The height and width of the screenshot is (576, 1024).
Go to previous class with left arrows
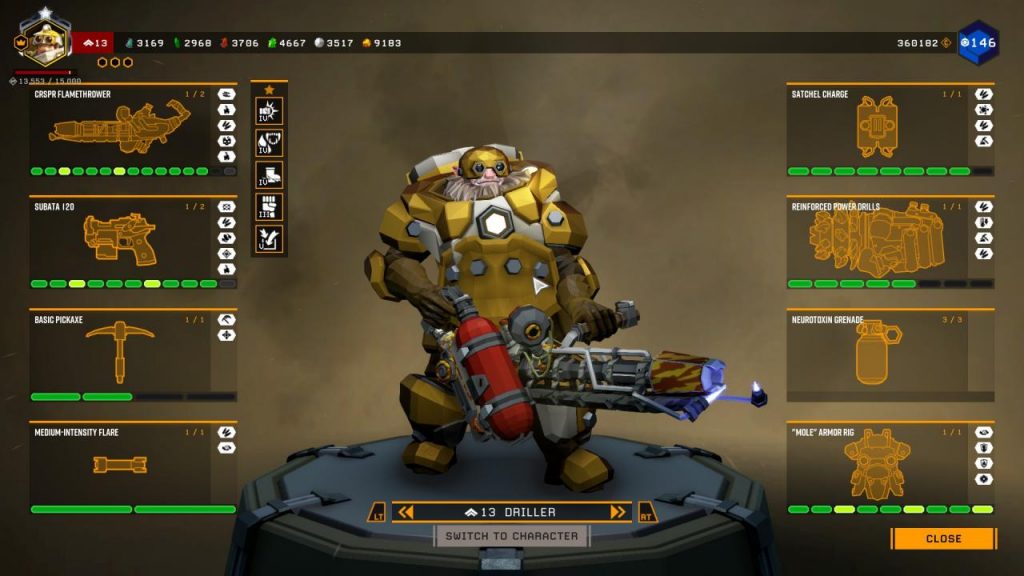[x=405, y=513]
